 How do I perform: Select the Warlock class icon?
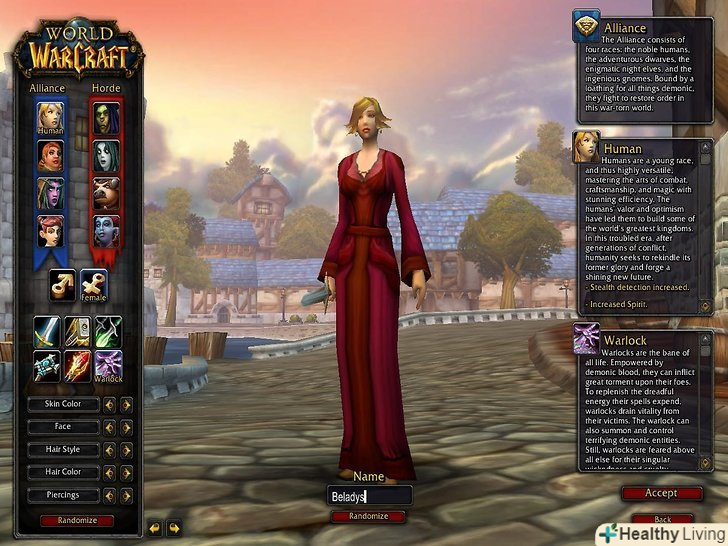point(108,365)
